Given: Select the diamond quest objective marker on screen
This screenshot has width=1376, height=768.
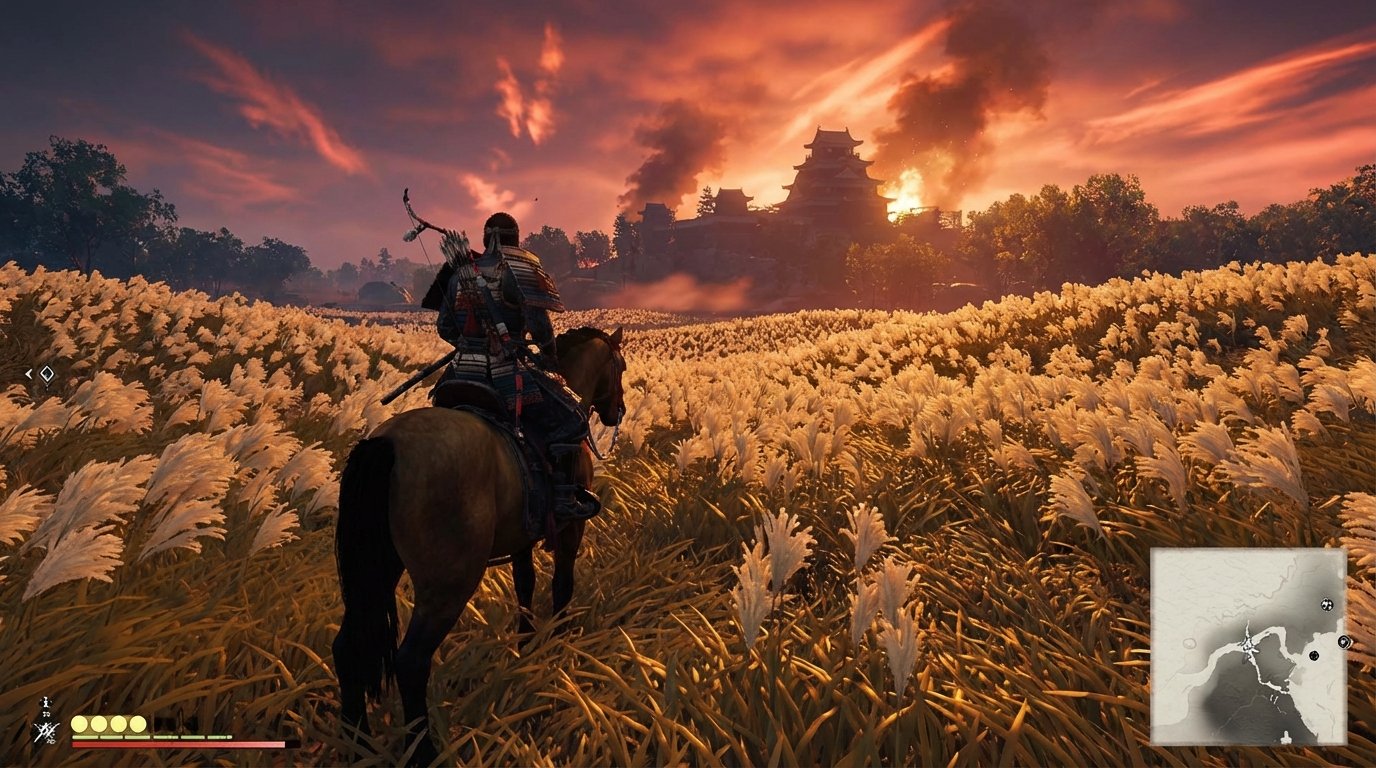Looking at the screenshot, I should click(x=47, y=373).
